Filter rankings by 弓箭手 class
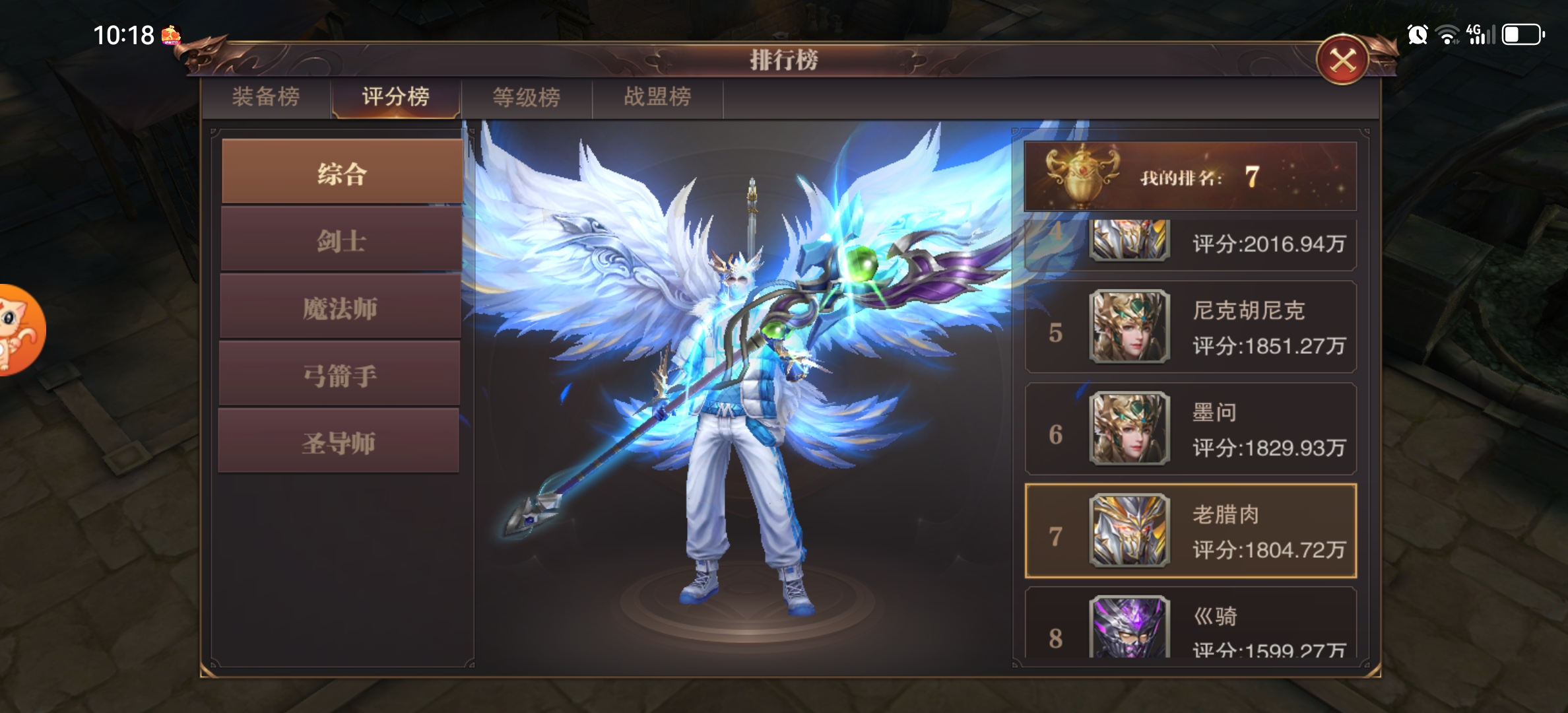Image resolution: width=1568 pixels, height=713 pixels. (x=339, y=375)
